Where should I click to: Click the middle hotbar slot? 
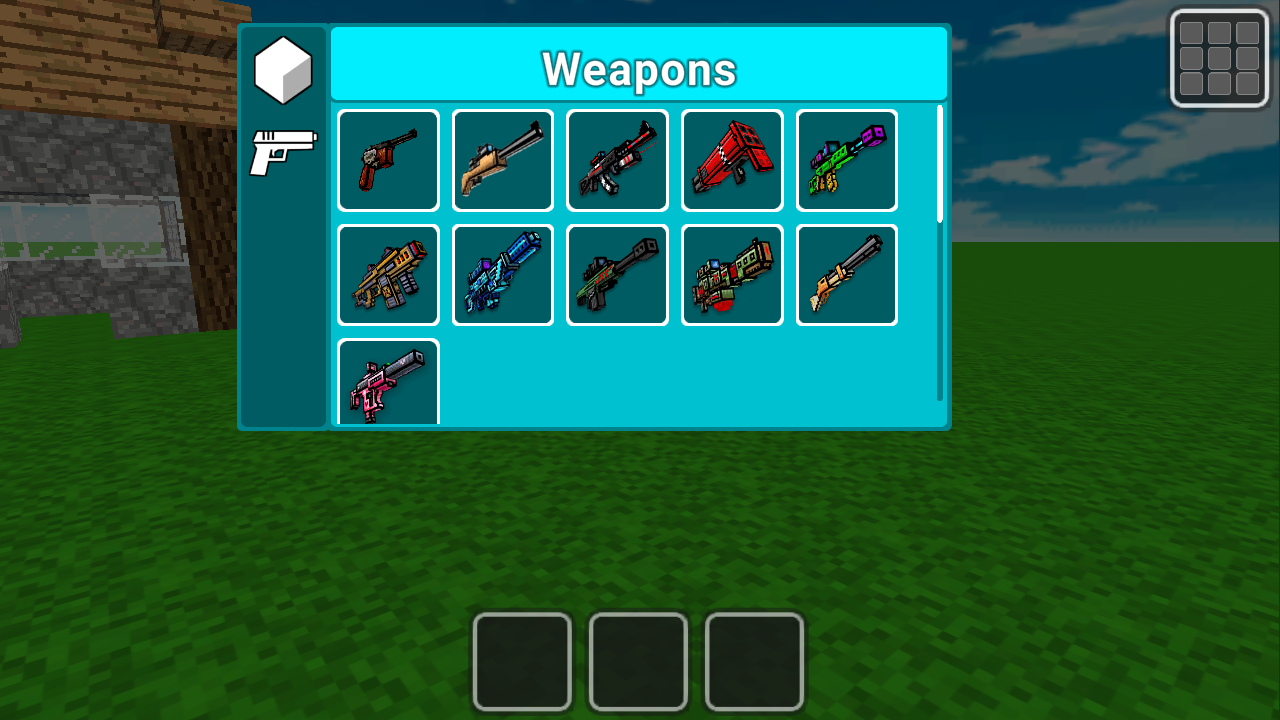tap(638, 661)
